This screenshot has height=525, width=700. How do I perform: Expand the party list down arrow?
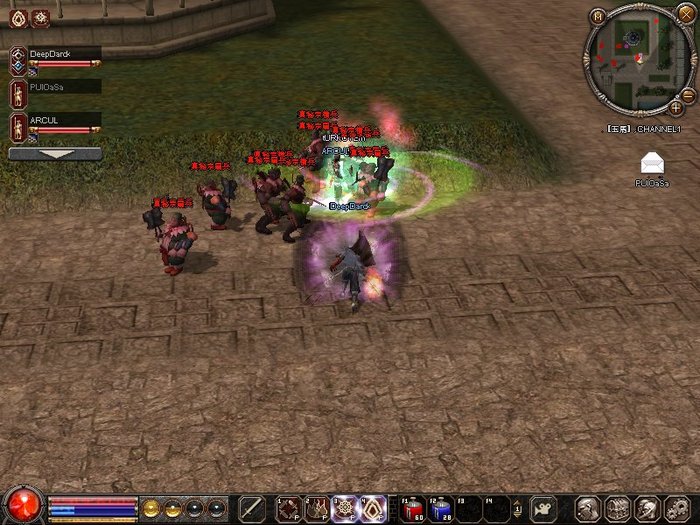point(55,155)
